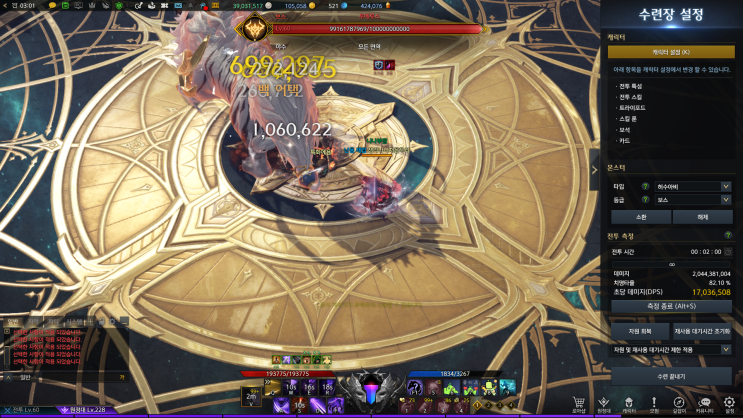Screen dimensions: 743x418
Task: Open the 원정대 expedition menu icon
Action: [604, 402]
